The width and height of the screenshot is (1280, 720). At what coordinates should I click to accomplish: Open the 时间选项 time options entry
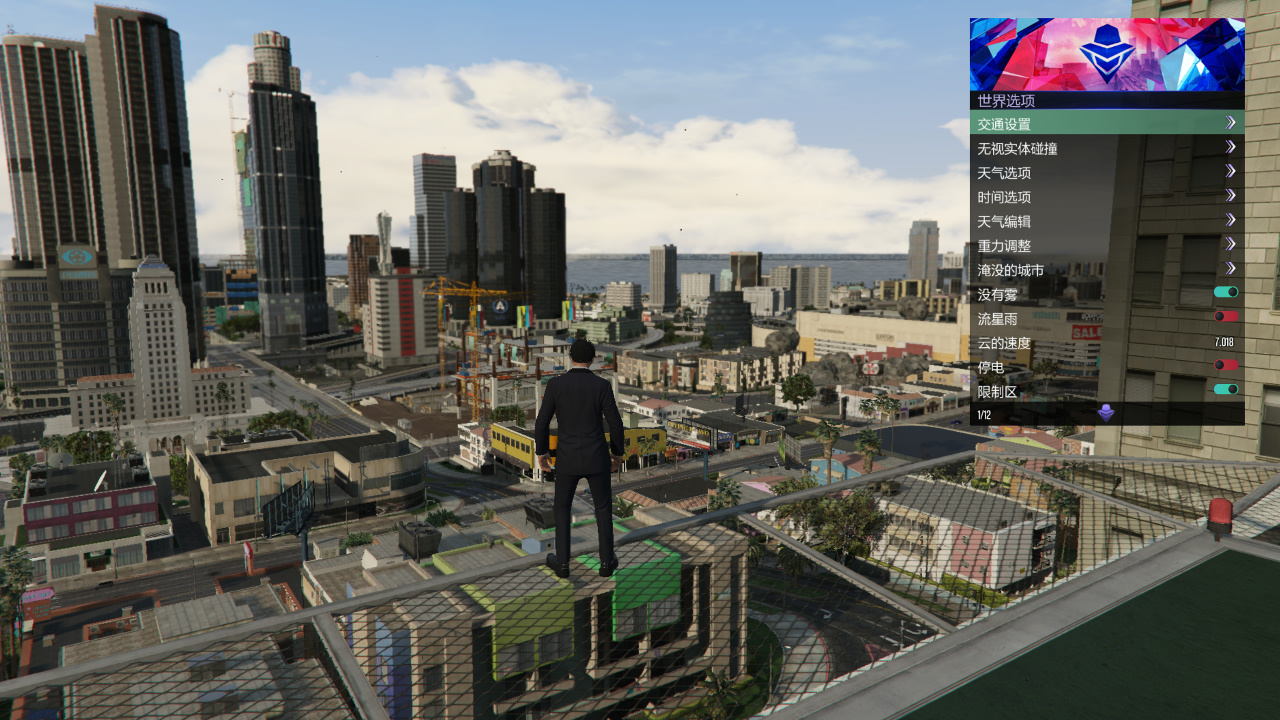click(x=1106, y=197)
